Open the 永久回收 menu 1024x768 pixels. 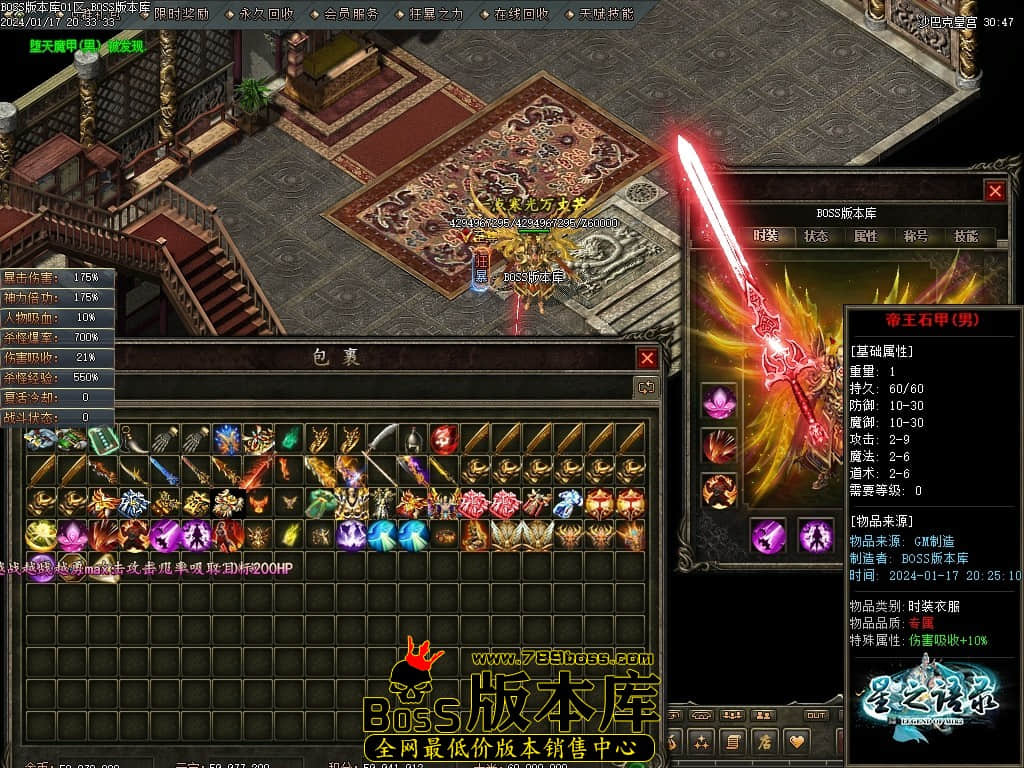coord(267,14)
